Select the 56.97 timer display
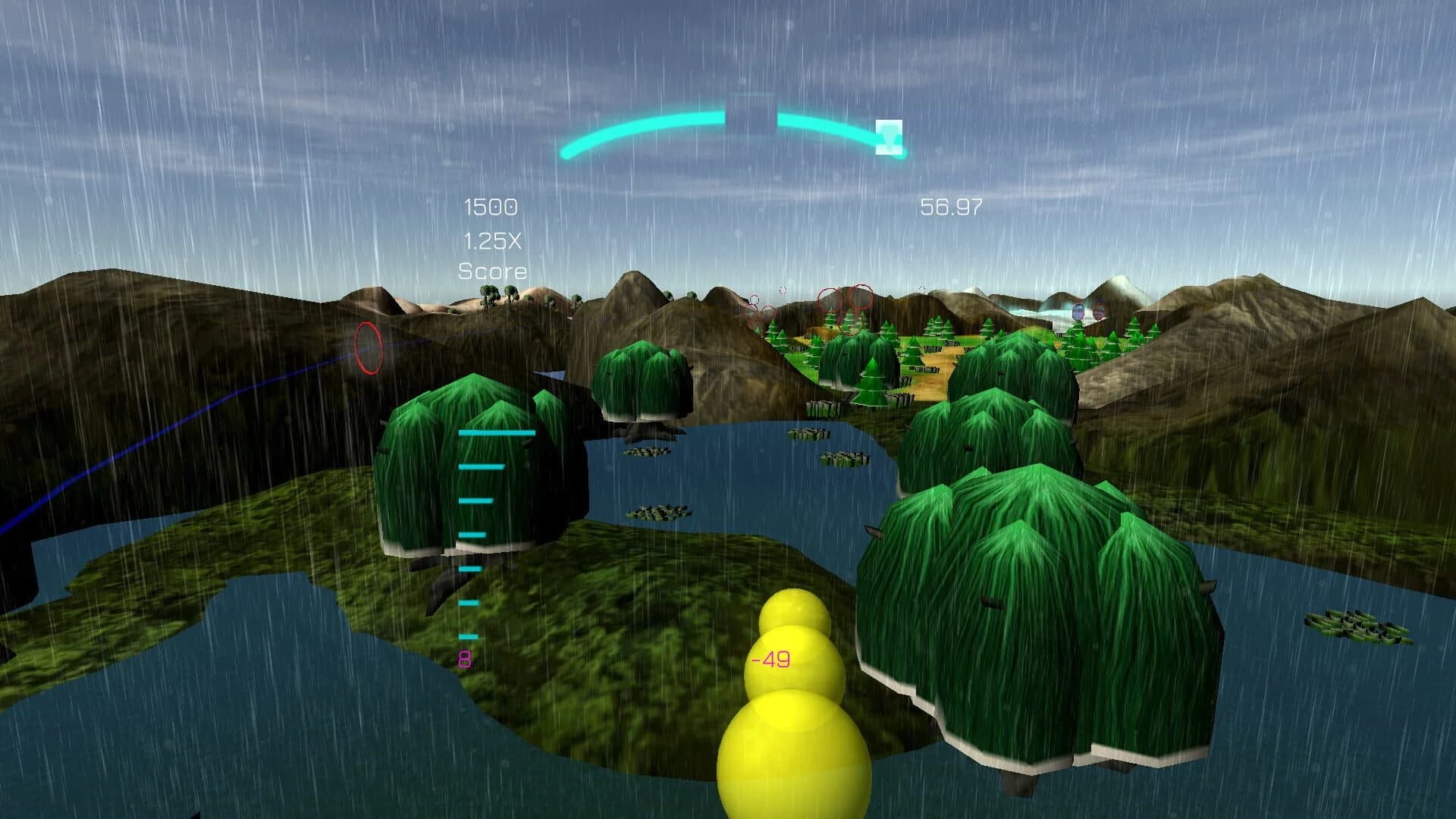The image size is (1456, 819). 950,205
